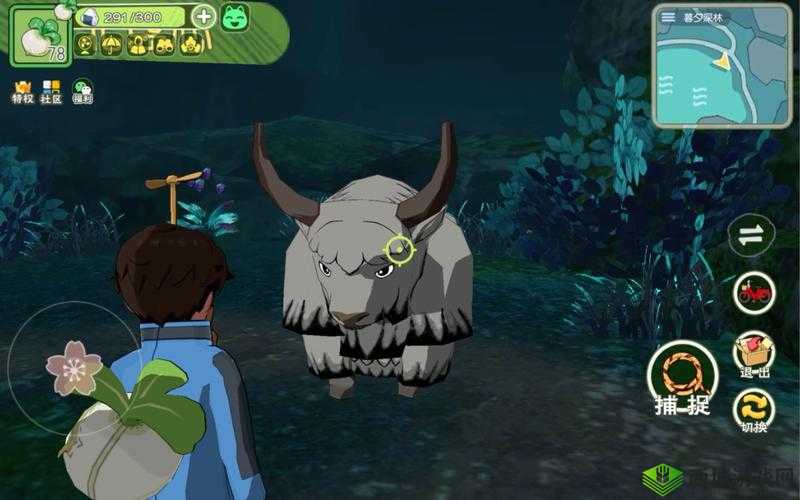Image resolution: width=800 pixels, height=500 pixels.
Task: Summon the red motorbike vehicle
Action: pyautogui.click(x=754, y=292)
